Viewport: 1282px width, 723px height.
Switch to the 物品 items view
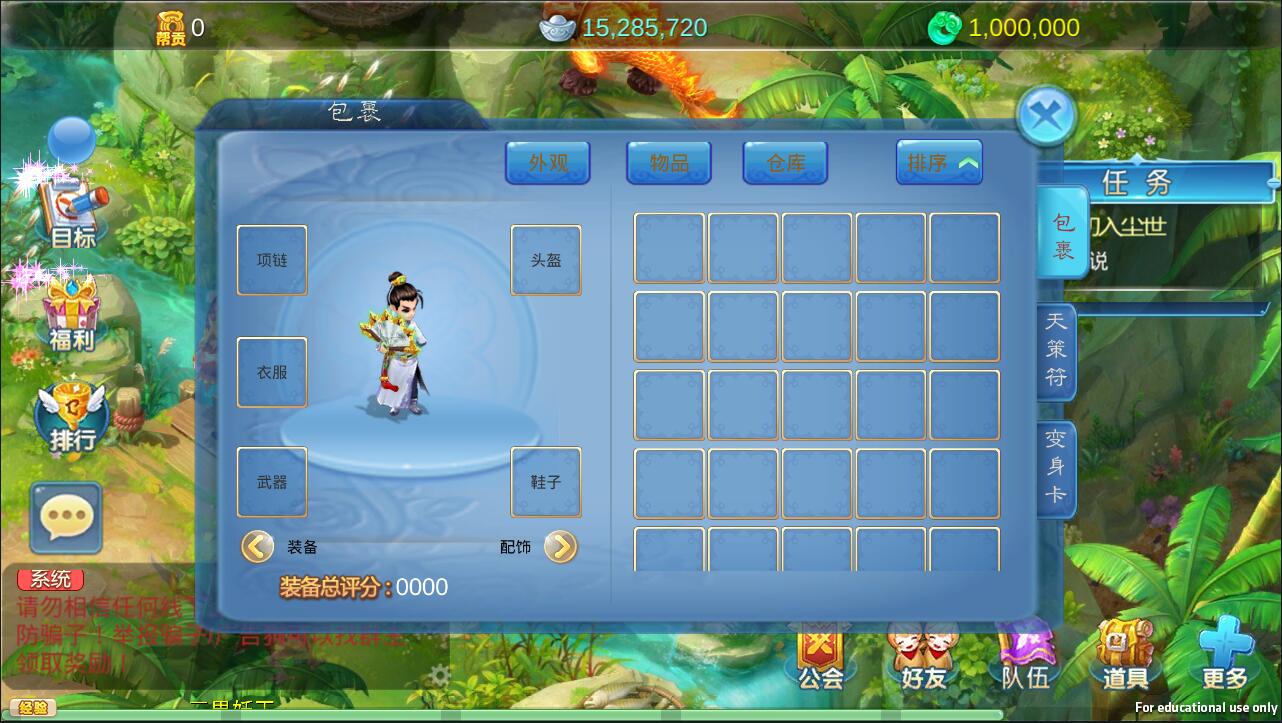pos(669,162)
